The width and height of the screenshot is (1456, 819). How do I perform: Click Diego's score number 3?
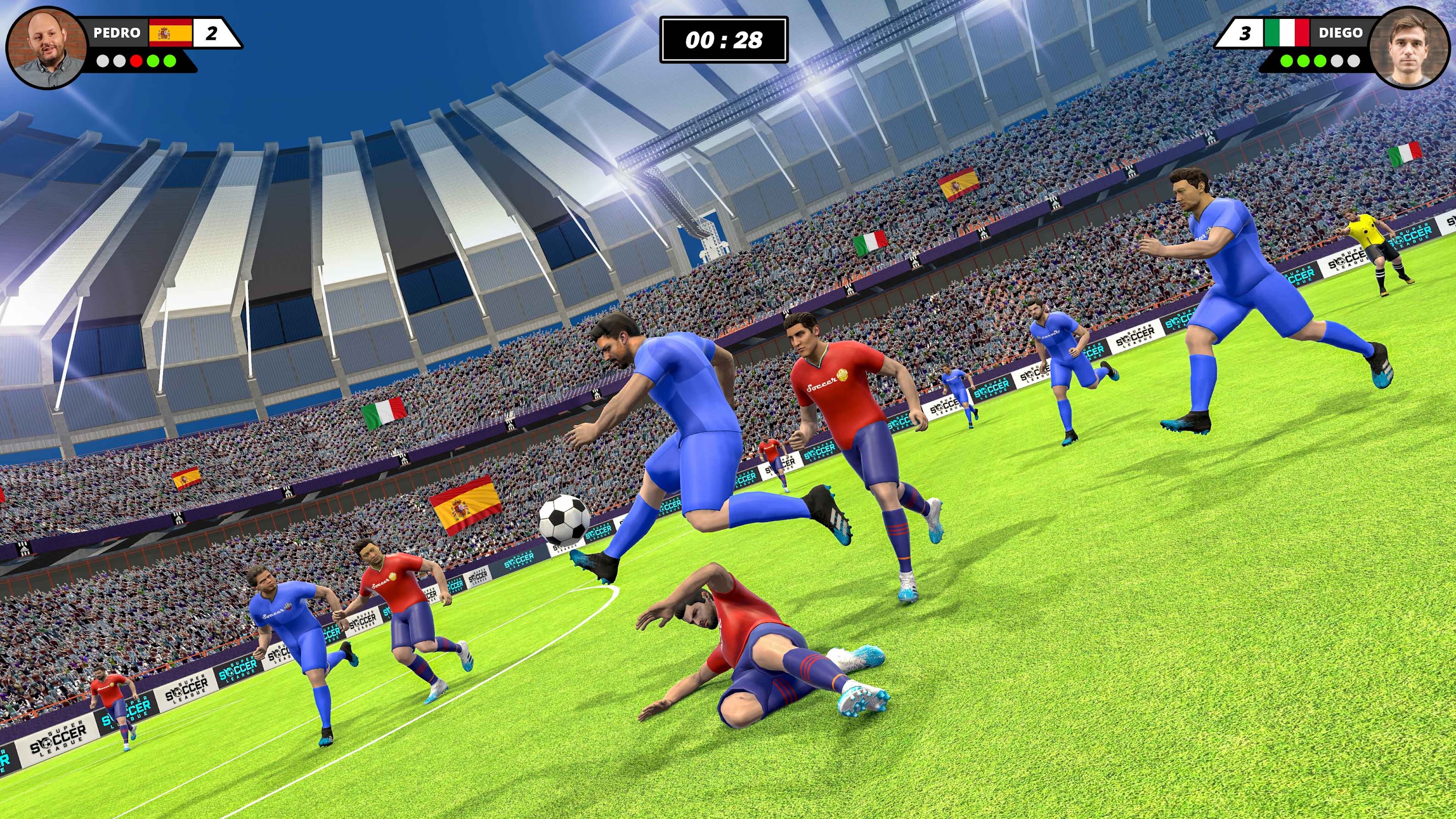[x=1244, y=33]
